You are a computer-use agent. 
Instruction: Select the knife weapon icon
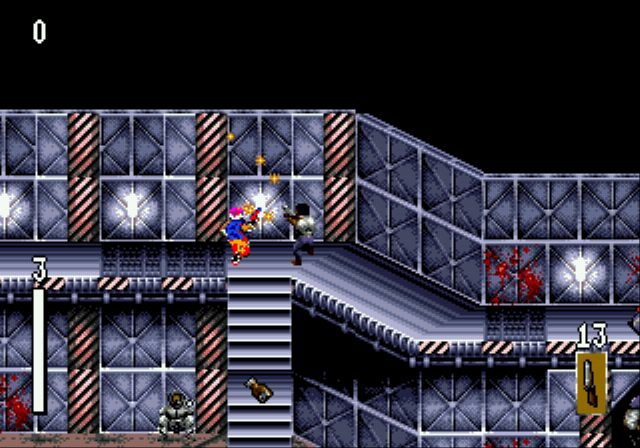click(590, 382)
